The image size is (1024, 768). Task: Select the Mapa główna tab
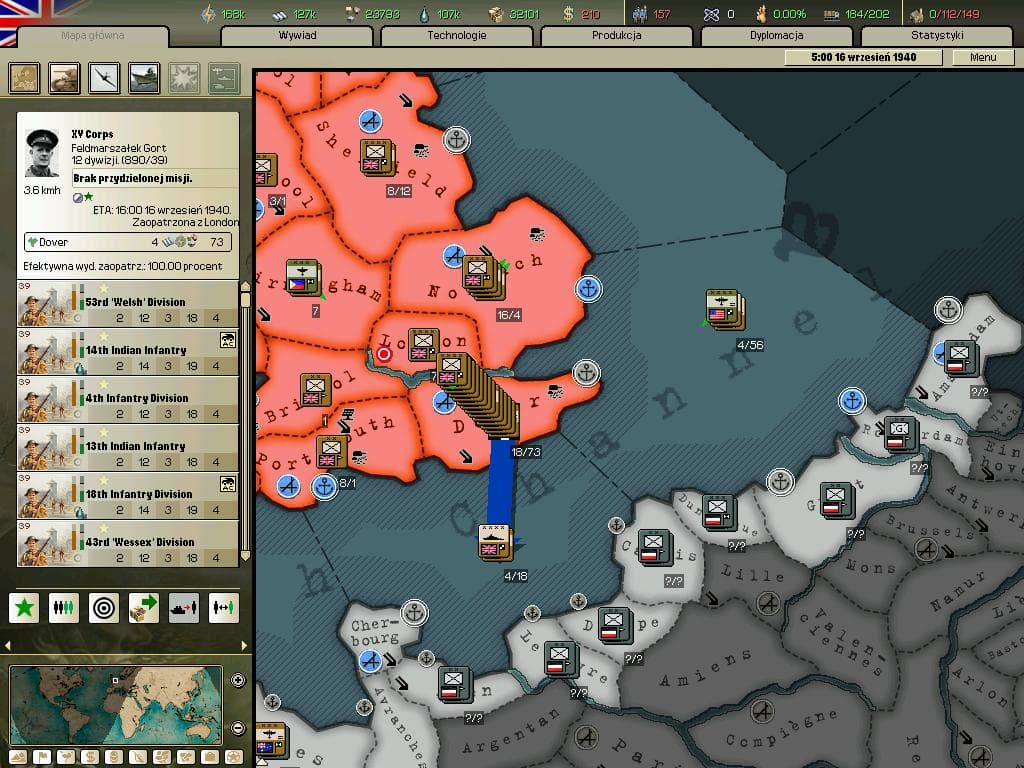(x=93, y=36)
